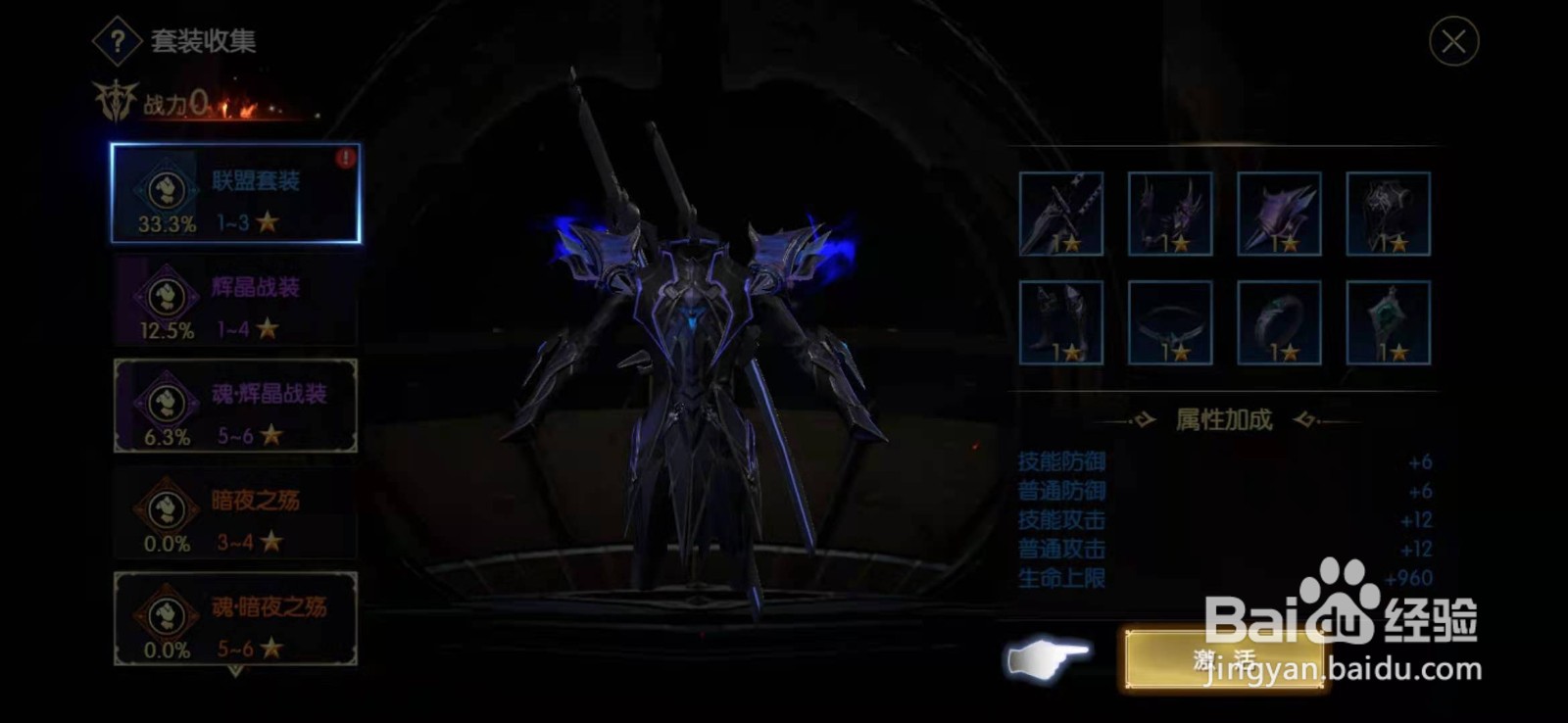Click the 战力 battle power emblem
The height and width of the screenshot is (723, 1568).
115,101
